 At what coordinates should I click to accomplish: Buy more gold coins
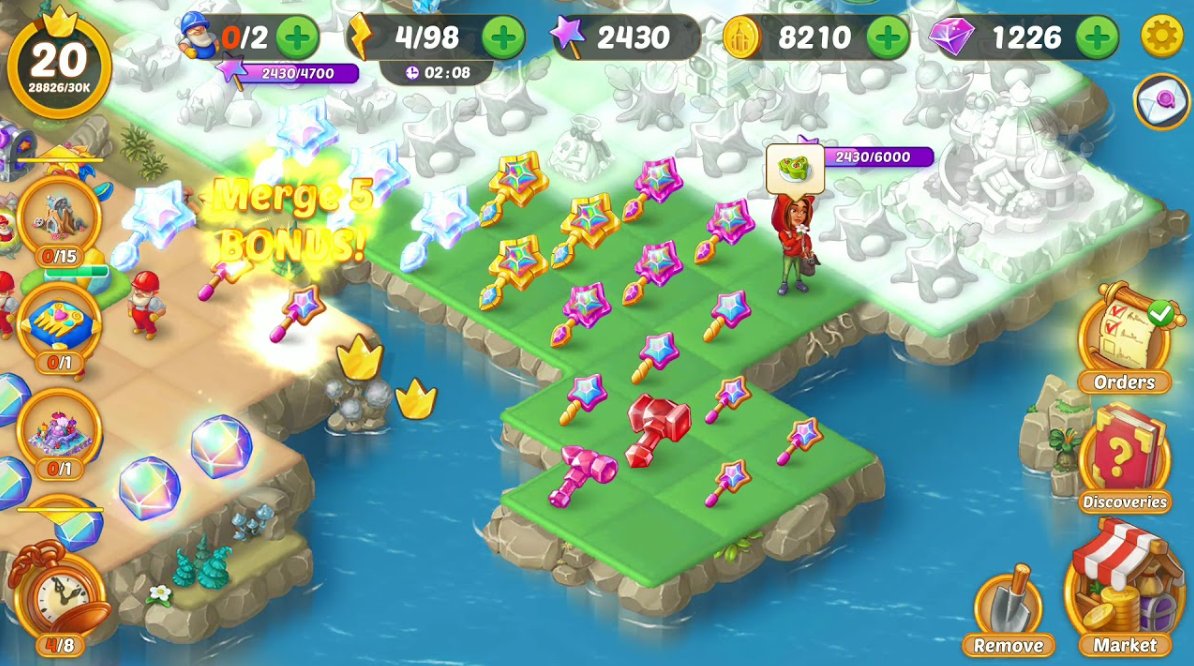coord(887,37)
